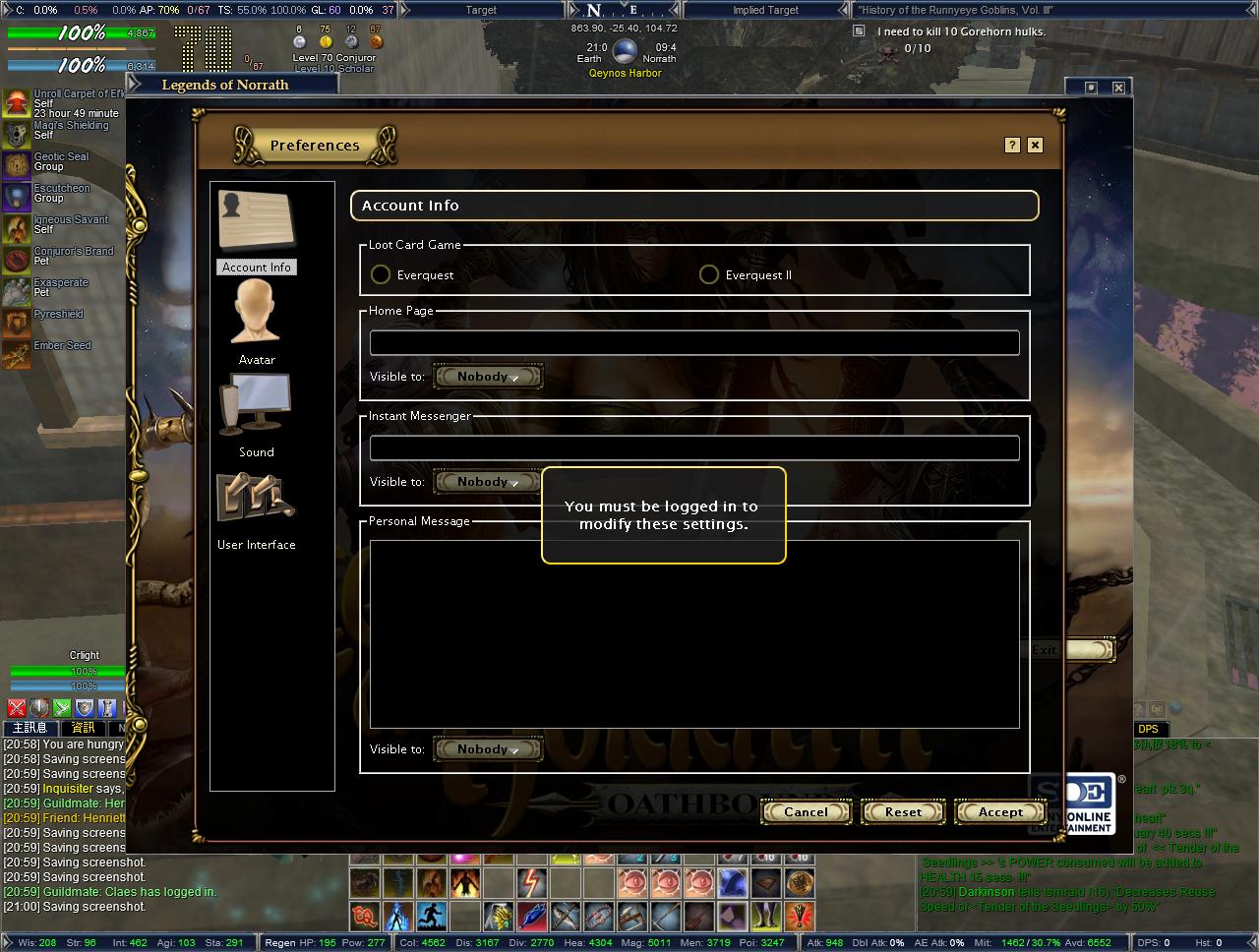Click the Exasperate pet buff icon
1259x952 pixels.
[x=16, y=290]
